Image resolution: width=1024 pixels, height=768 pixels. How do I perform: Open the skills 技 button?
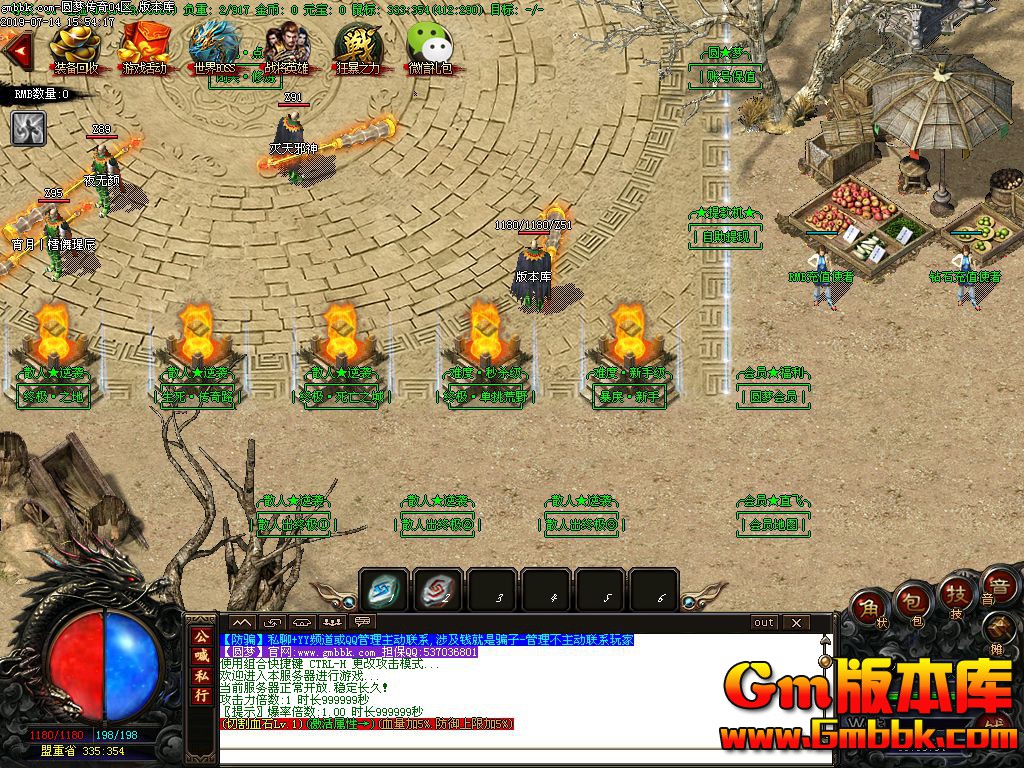point(955,598)
